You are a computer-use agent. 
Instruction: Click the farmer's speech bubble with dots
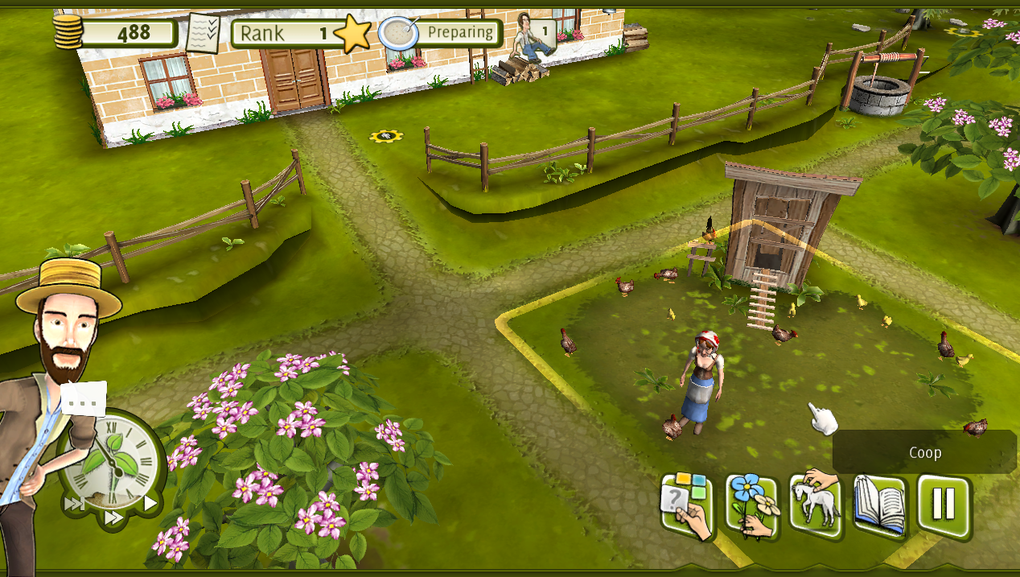pos(83,398)
